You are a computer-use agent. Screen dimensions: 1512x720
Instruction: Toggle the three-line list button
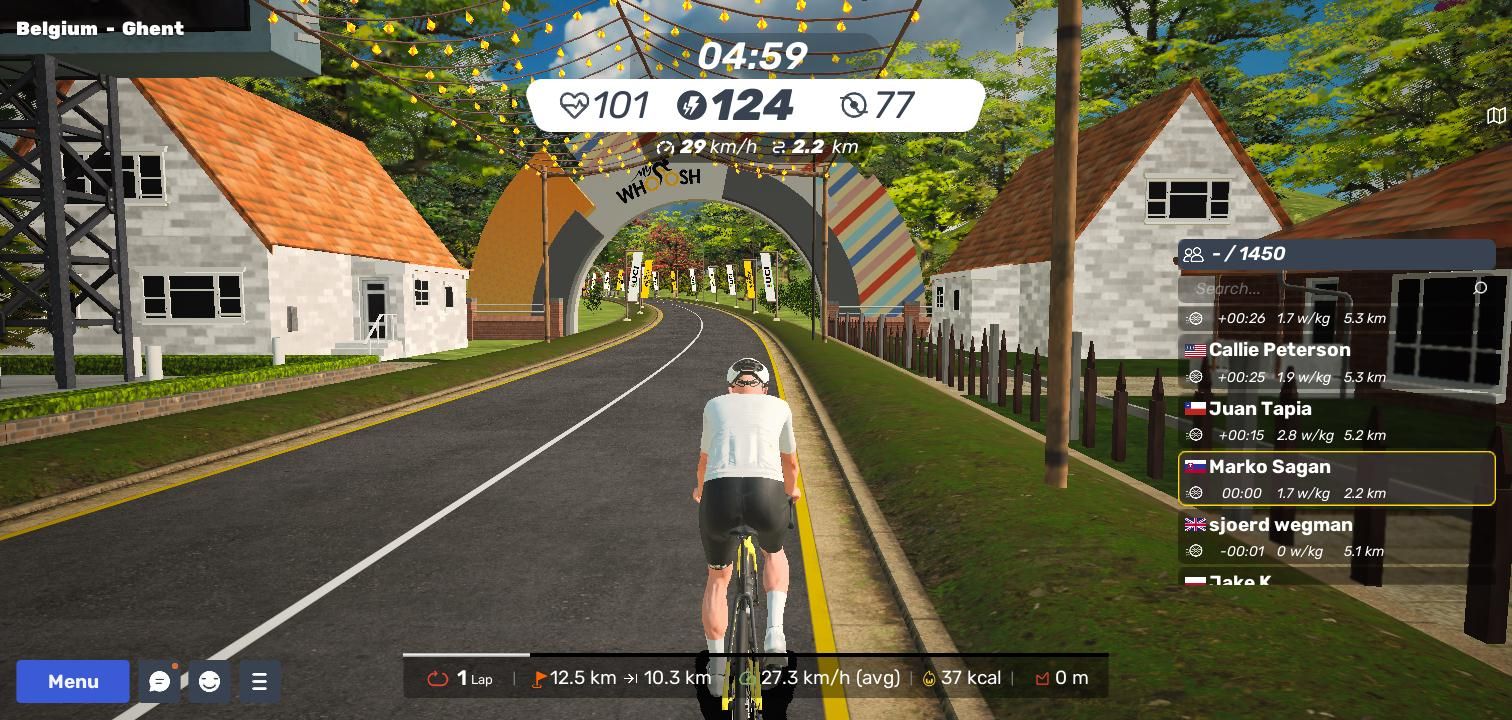pyautogui.click(x=259, y=681)
